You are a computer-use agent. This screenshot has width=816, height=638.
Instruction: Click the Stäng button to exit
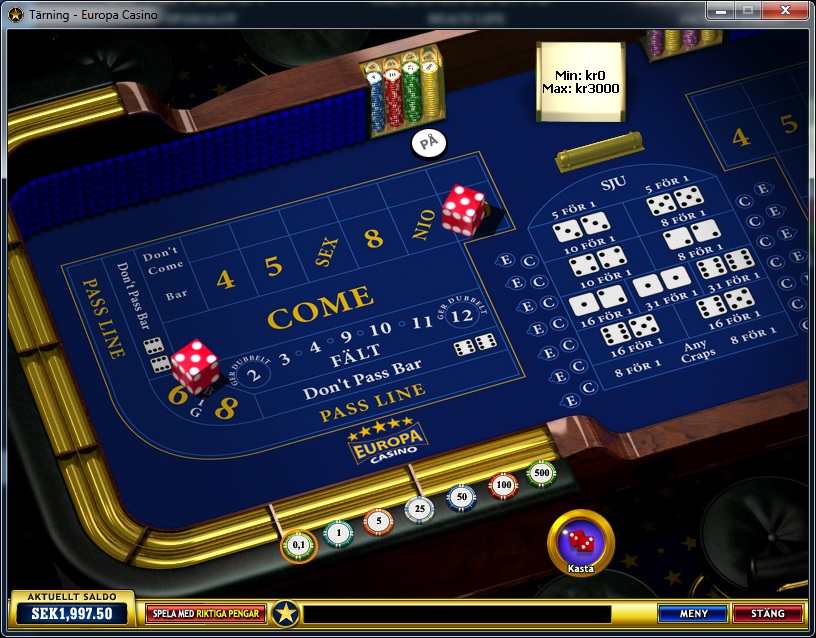[767, 613]
